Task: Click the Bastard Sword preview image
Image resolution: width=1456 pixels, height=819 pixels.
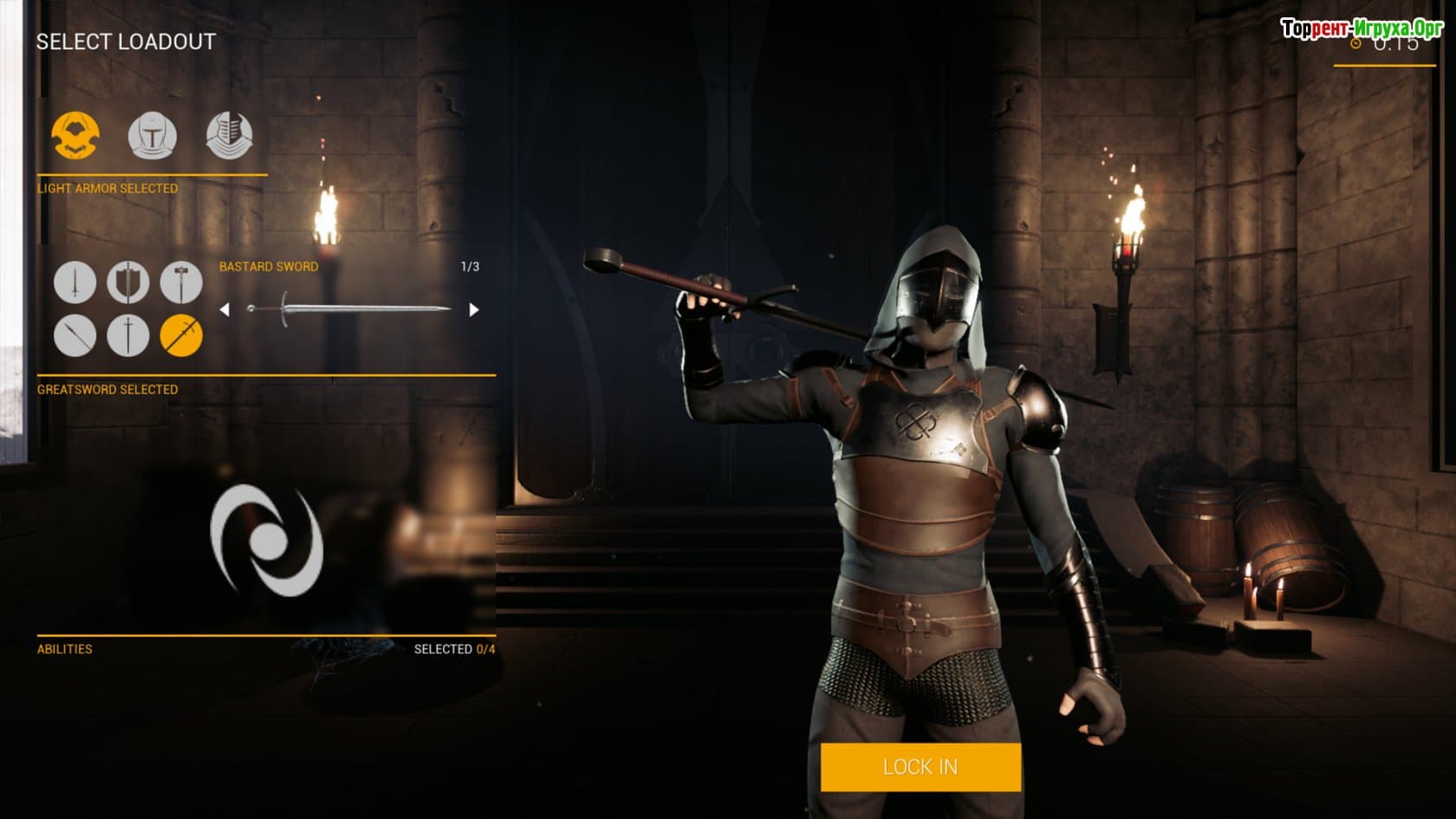Action: (348, 309)
